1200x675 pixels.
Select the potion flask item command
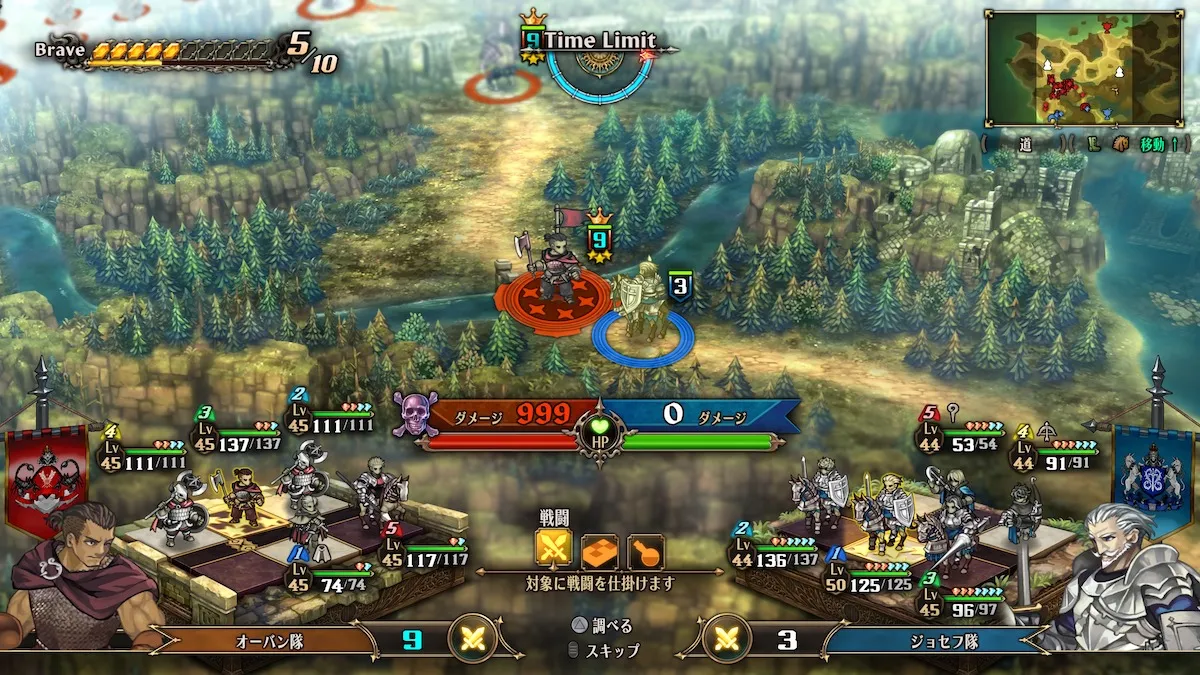coord(645,548)
